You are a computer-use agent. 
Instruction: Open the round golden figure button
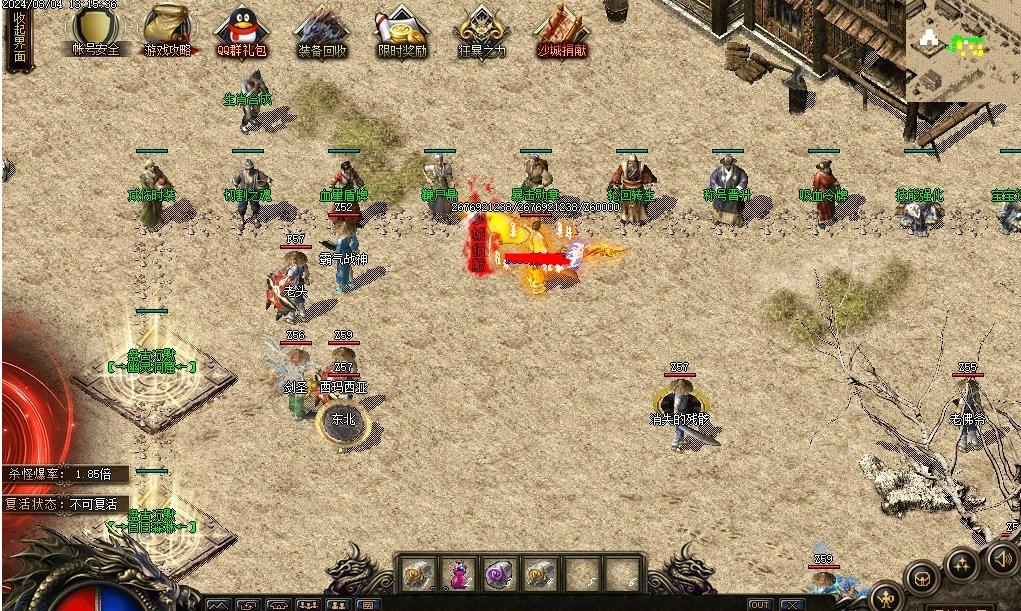pyautogui.click(x=887, y=597)
